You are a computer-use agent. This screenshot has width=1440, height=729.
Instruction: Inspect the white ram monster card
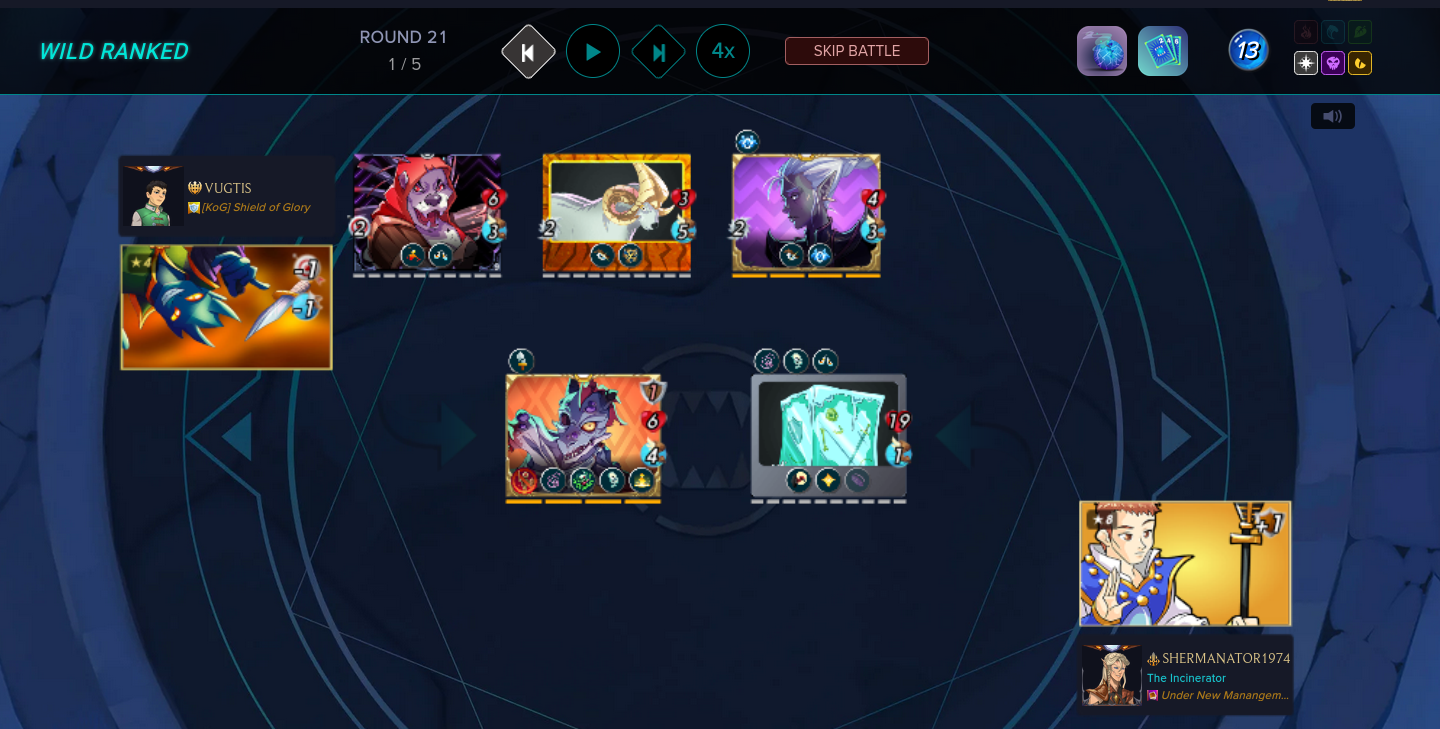tap(616, 213)
